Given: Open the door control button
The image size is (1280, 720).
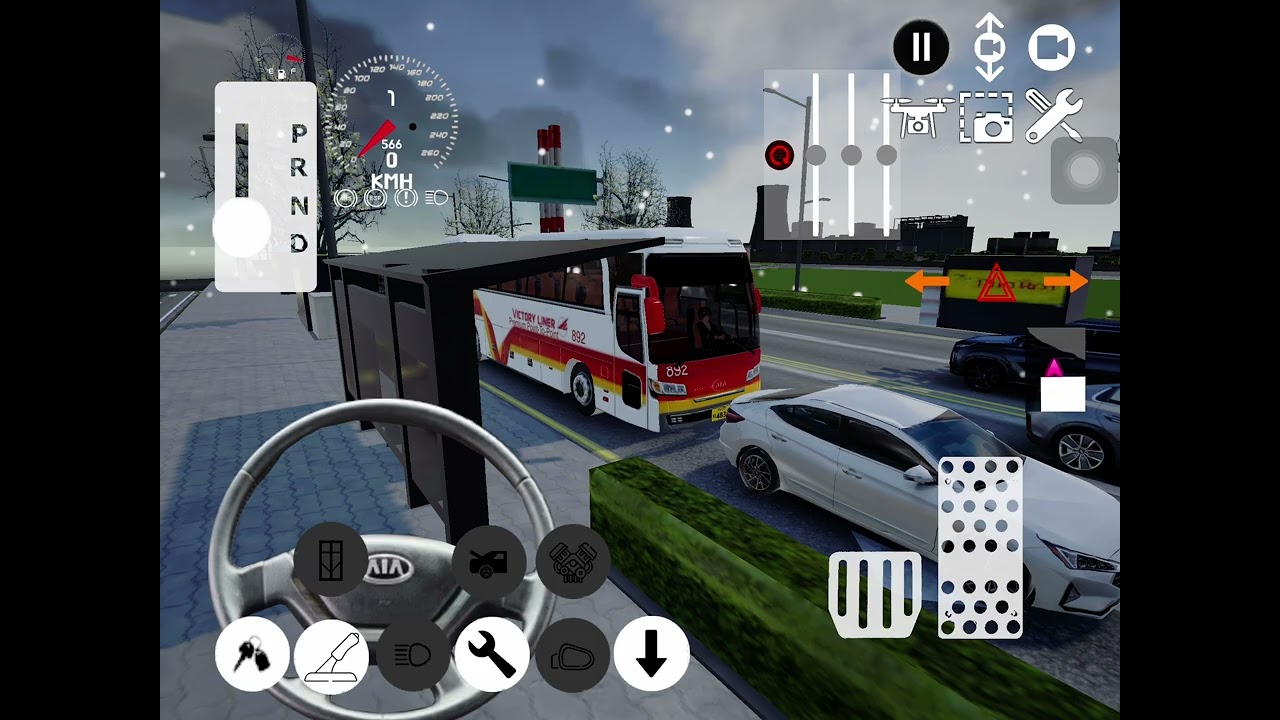Looking at the screenshot, I should pyautogui.click(x=330, y=560).
